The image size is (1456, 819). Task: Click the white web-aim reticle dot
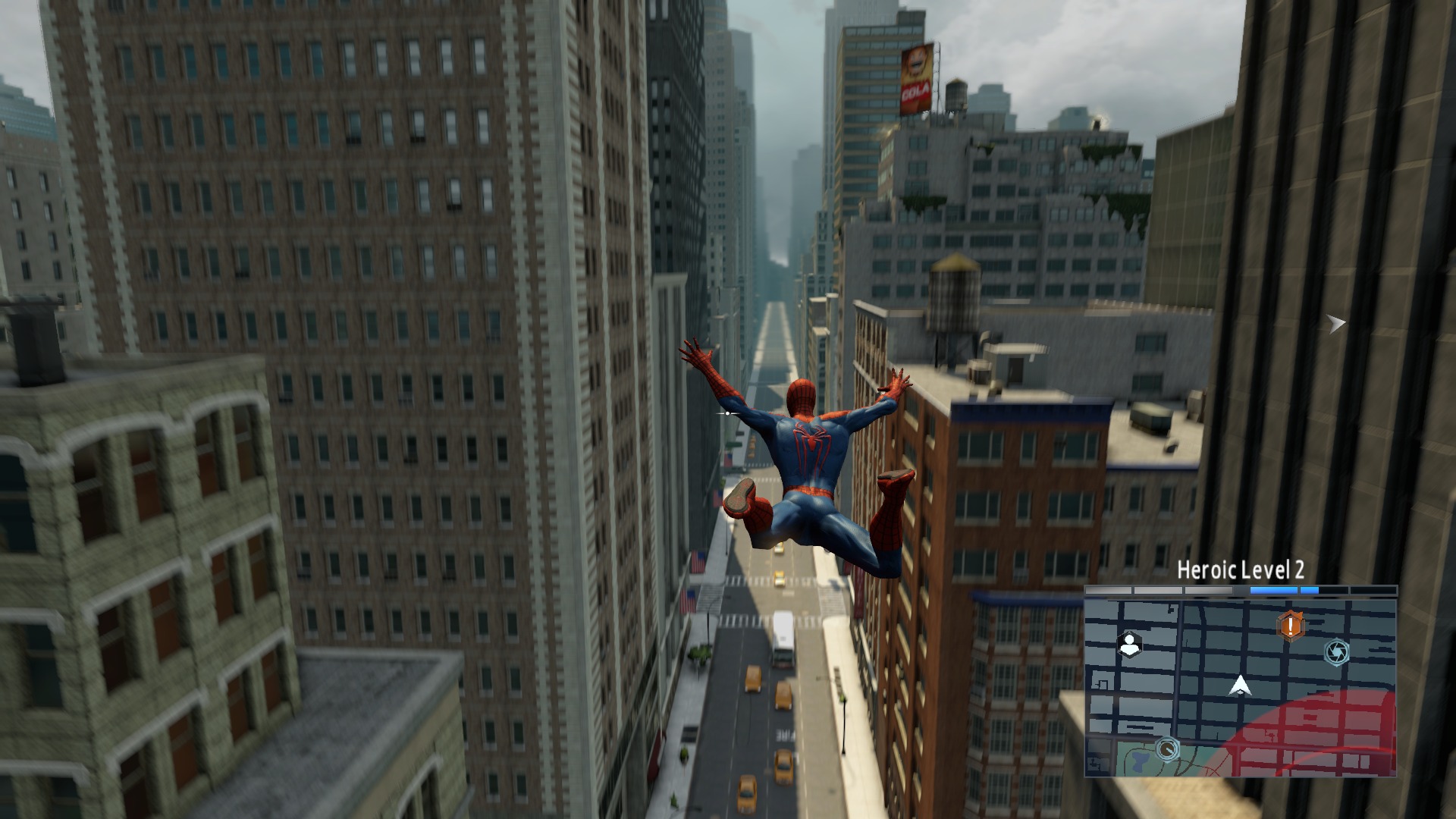click(727, 413)
